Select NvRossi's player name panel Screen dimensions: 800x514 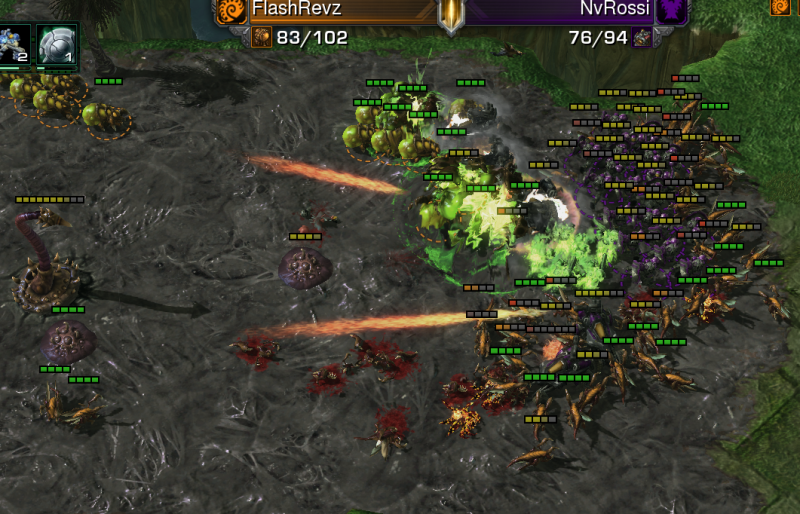point(560,10)
